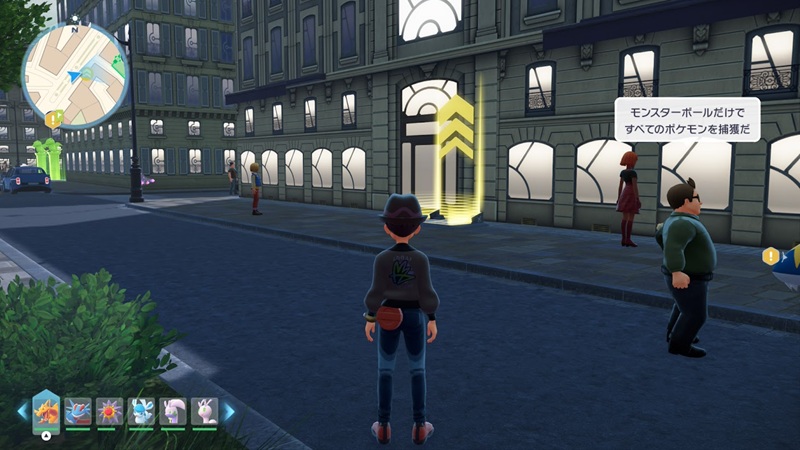Image resolution: width=800 pixels, height=450 pixels.
Task: Click the yellow exclamation marker on the minimap
Action: pyautogui.click(x=54, y=119)
